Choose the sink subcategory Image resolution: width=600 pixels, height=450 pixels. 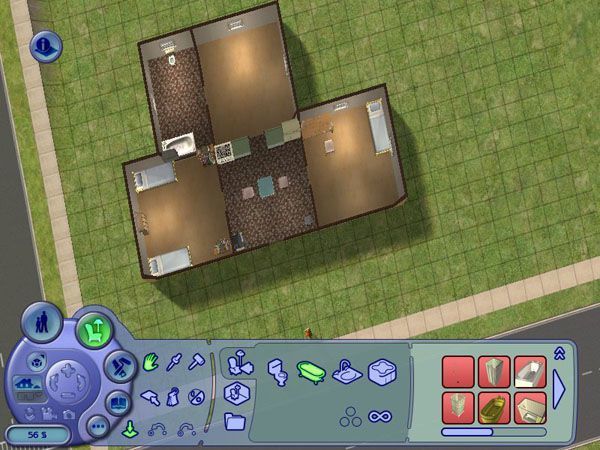pyautogui.click(x=345, y=372)
